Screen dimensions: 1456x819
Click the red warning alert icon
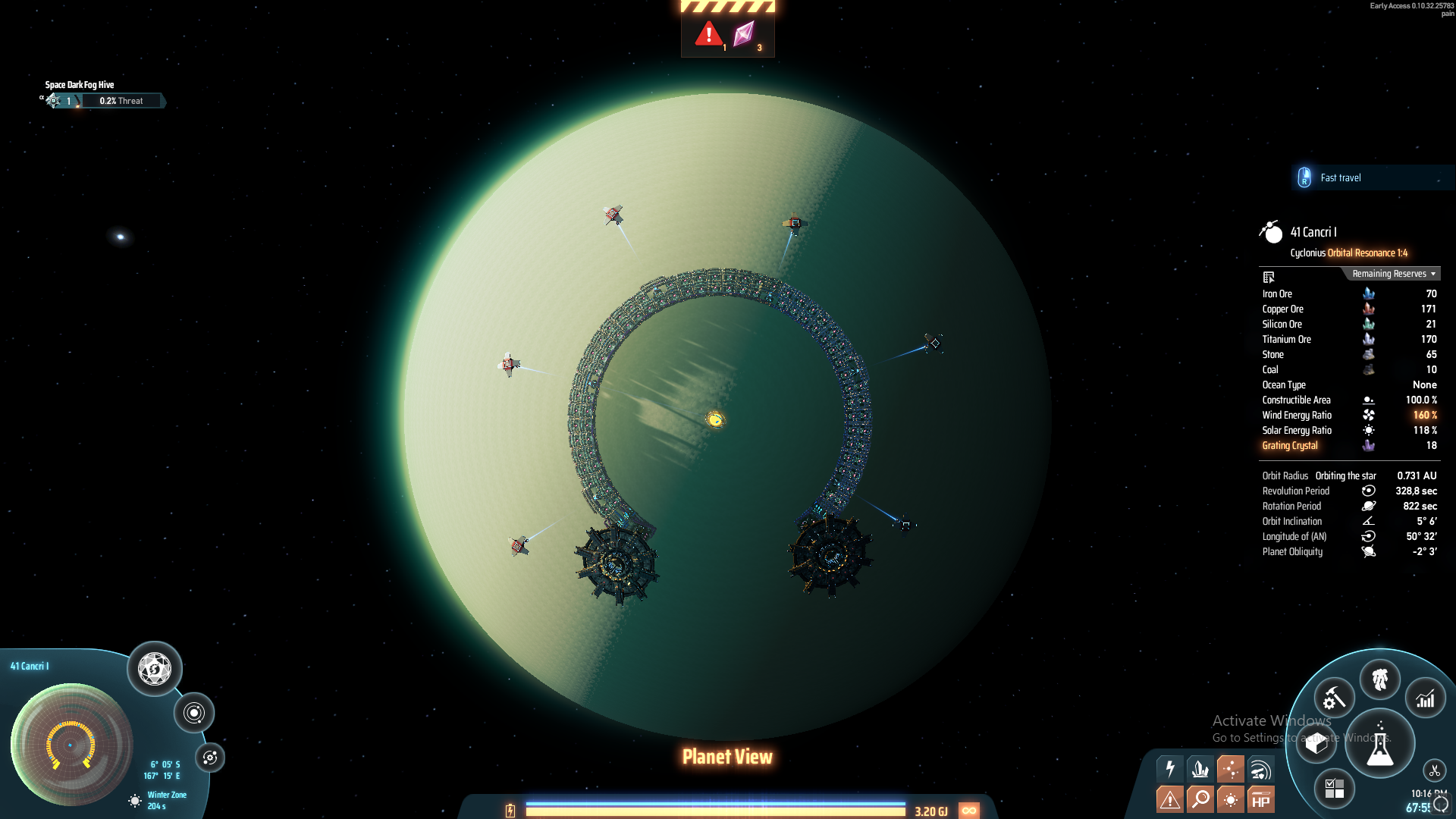pyautogui.click(x=709, y=34)
